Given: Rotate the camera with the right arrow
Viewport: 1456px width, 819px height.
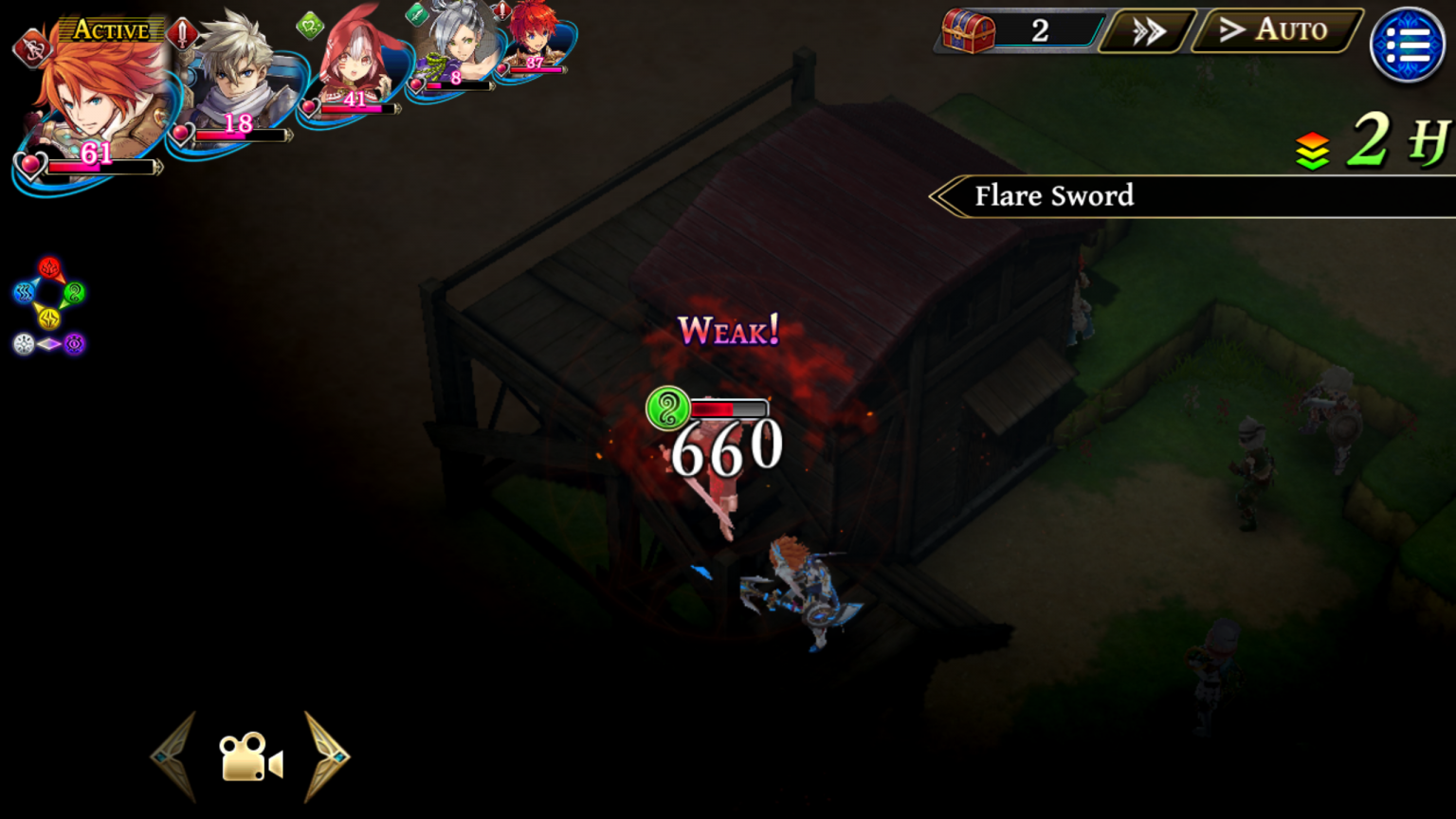Looking at the screenshot, I should pos(327,756).
